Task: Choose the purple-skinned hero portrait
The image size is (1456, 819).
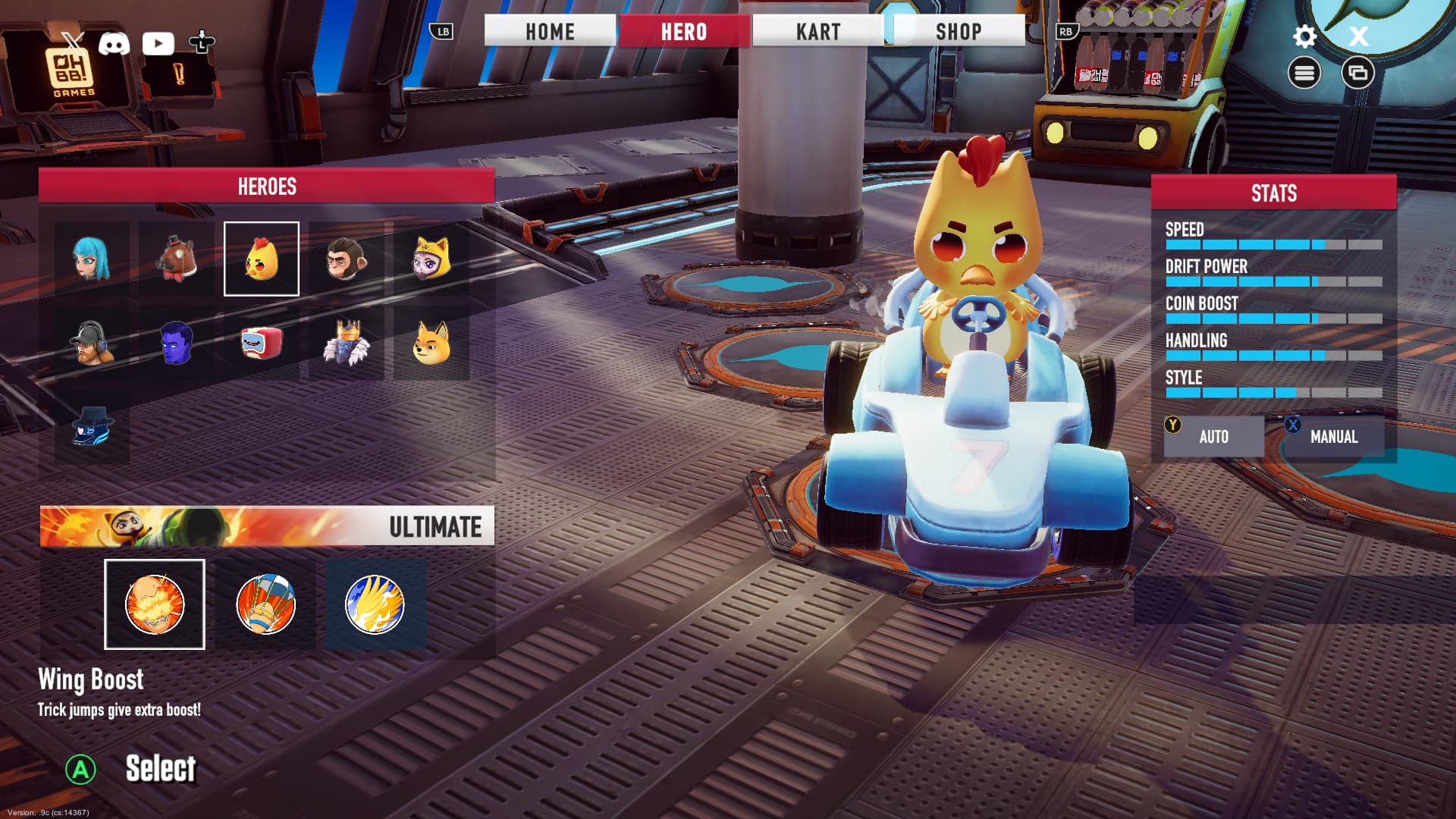Action: coord(177,344)
